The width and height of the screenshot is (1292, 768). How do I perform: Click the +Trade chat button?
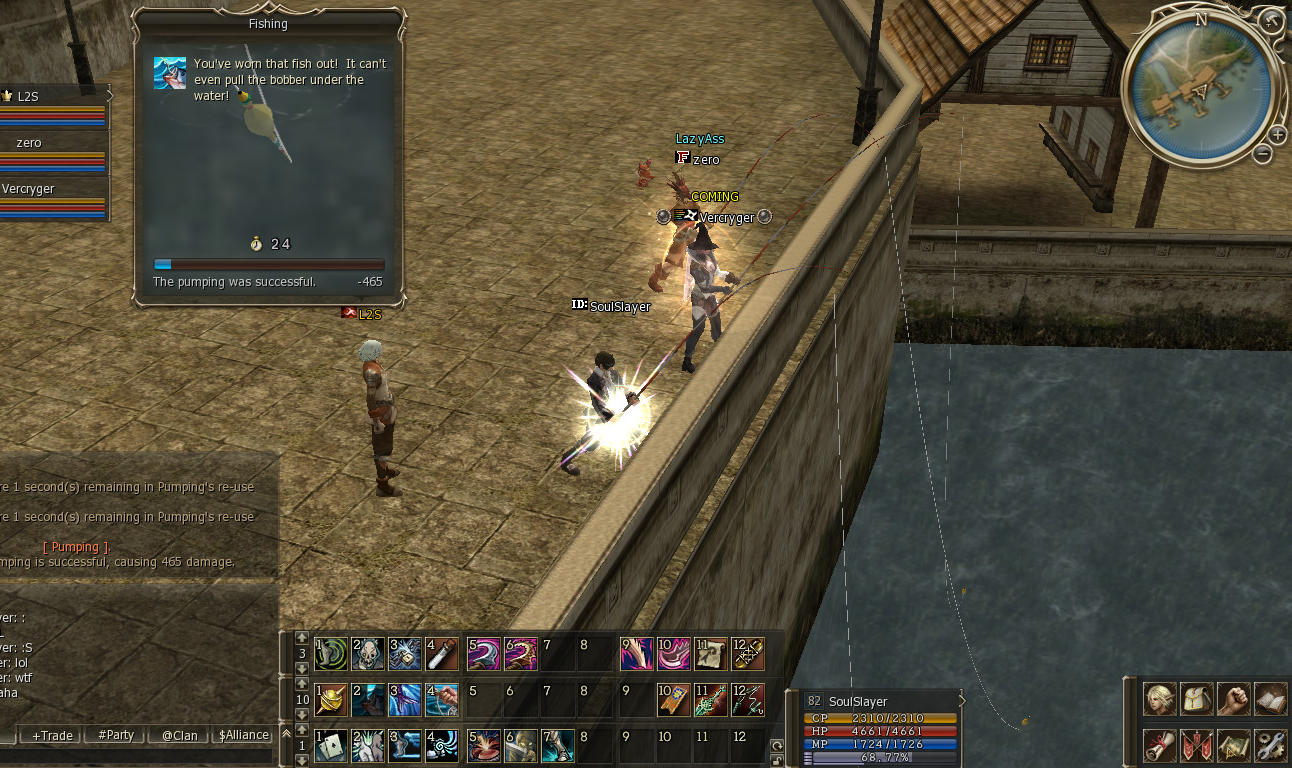pos(50,735)
